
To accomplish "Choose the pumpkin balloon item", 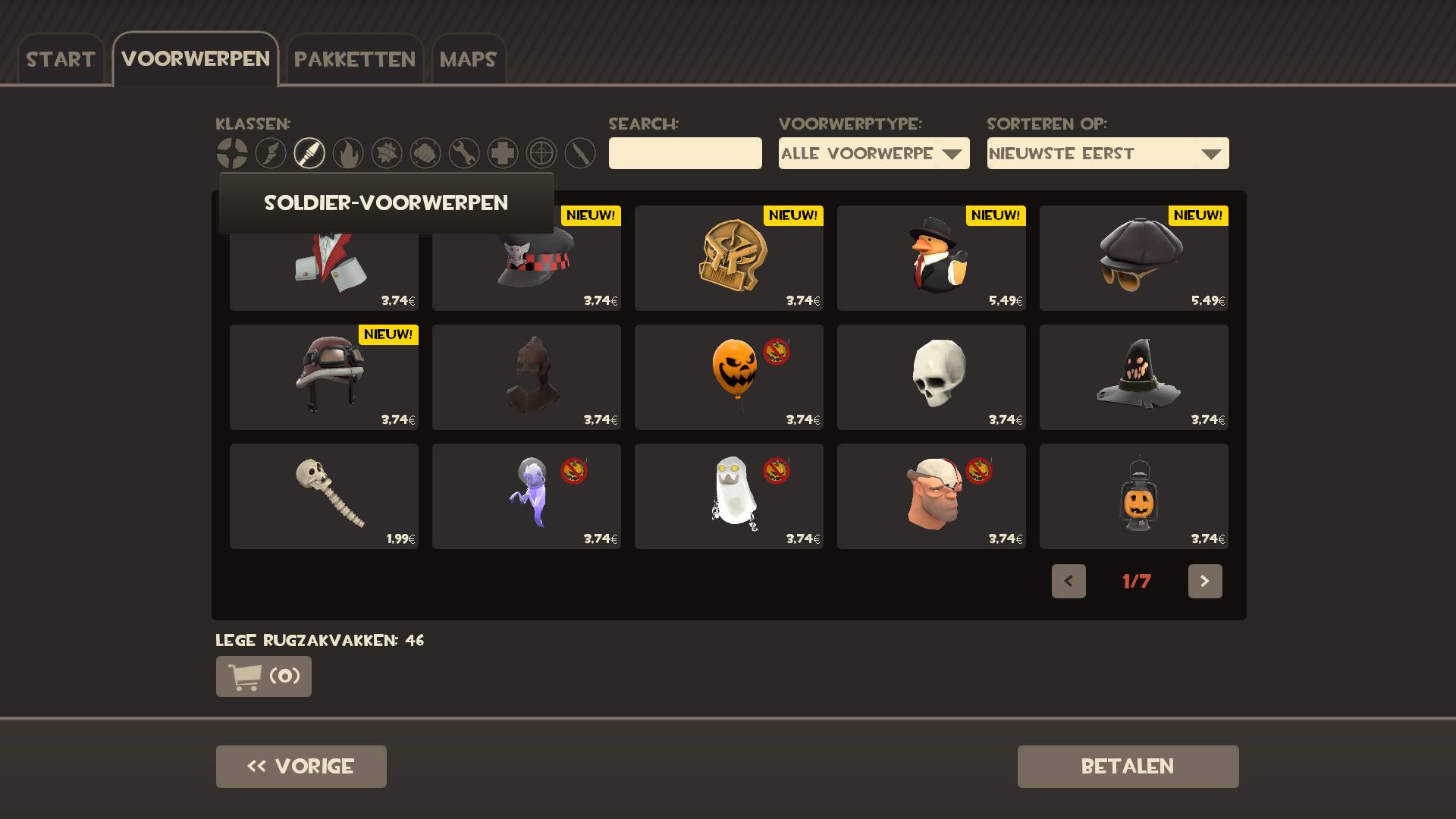I will pos(729,377).
